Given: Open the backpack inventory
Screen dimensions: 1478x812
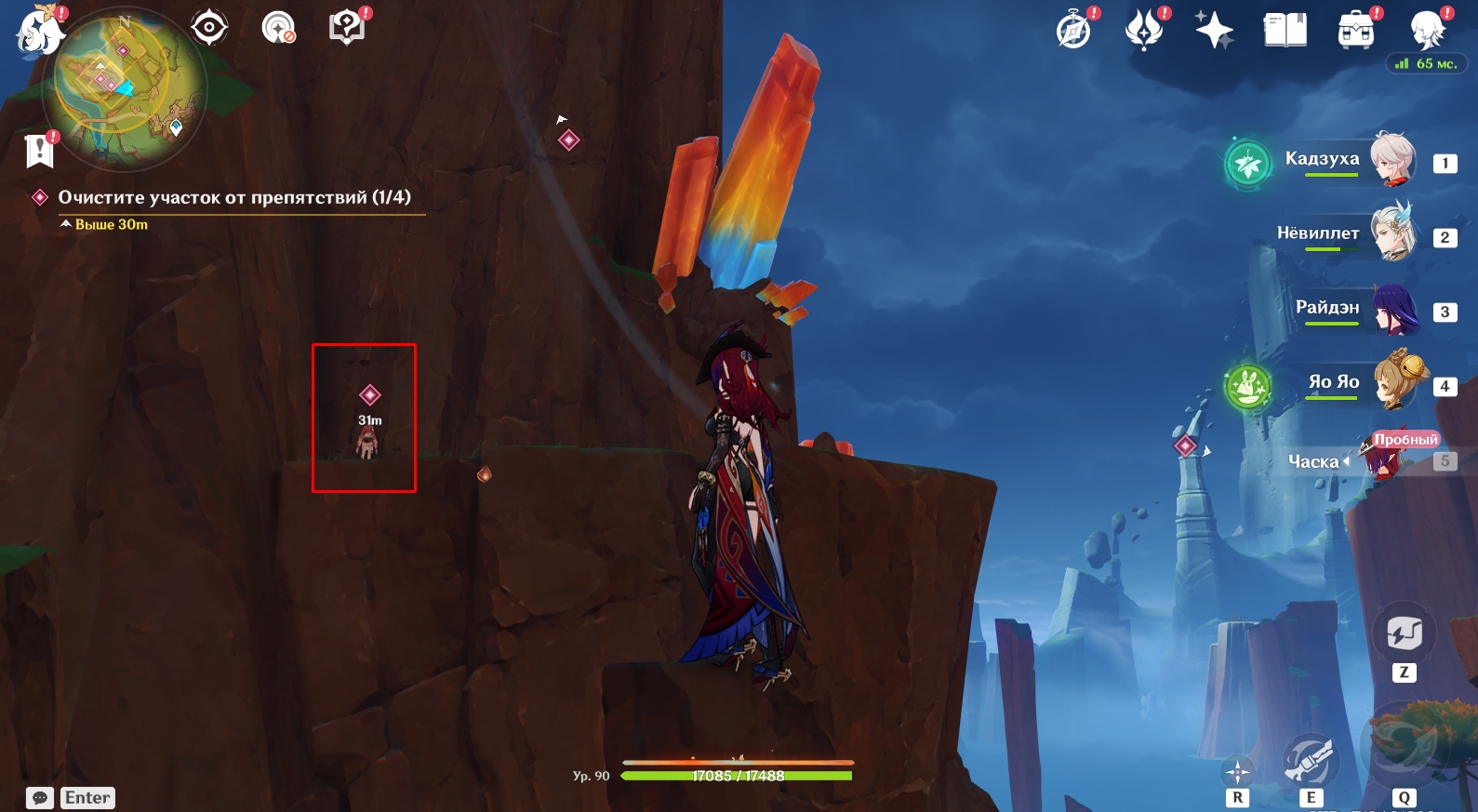Looking at the screenshot, I should (1355, 30).
